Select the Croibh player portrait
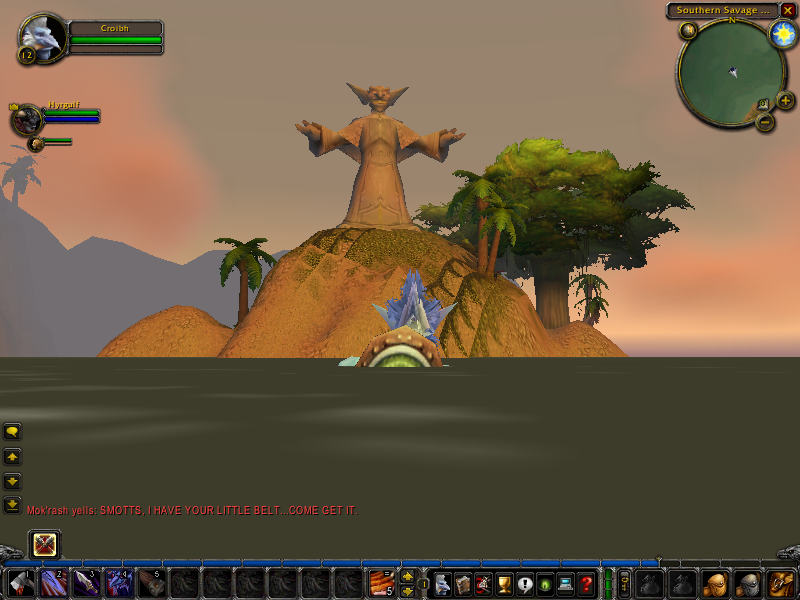 click(43, 38)
